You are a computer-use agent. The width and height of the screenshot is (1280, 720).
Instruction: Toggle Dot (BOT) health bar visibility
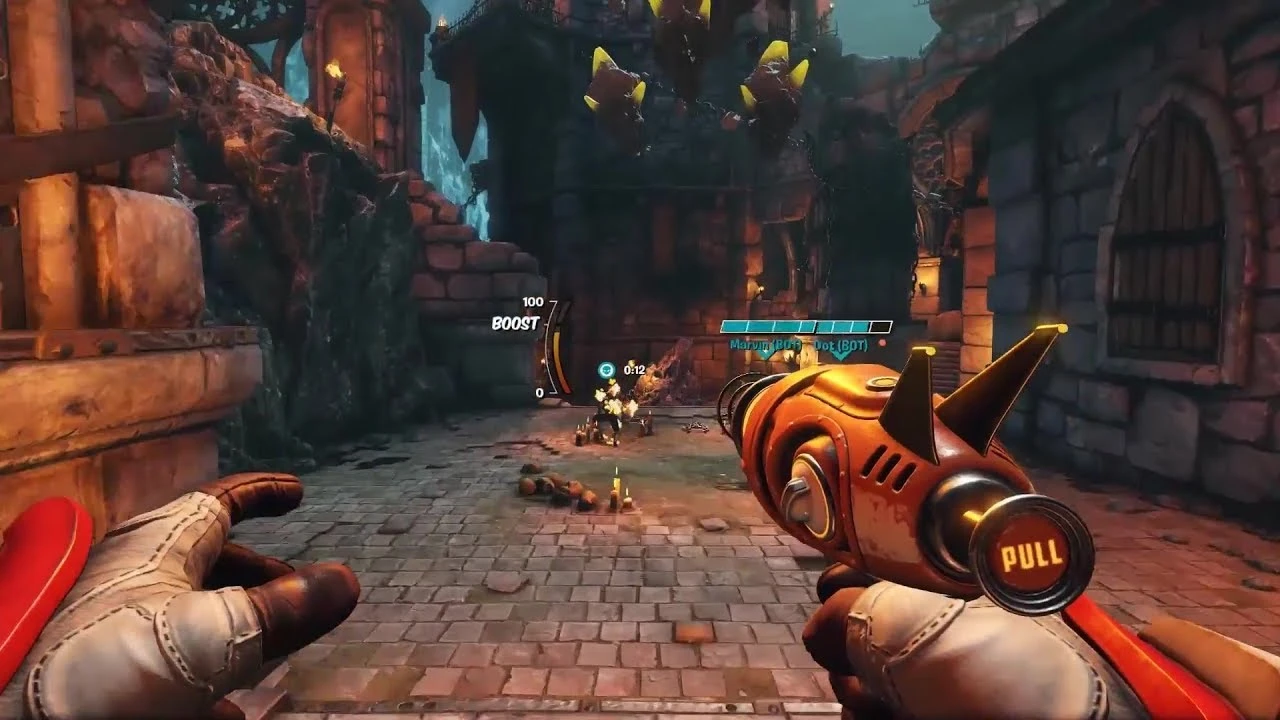pyautogui.click(x=851, y=322)
